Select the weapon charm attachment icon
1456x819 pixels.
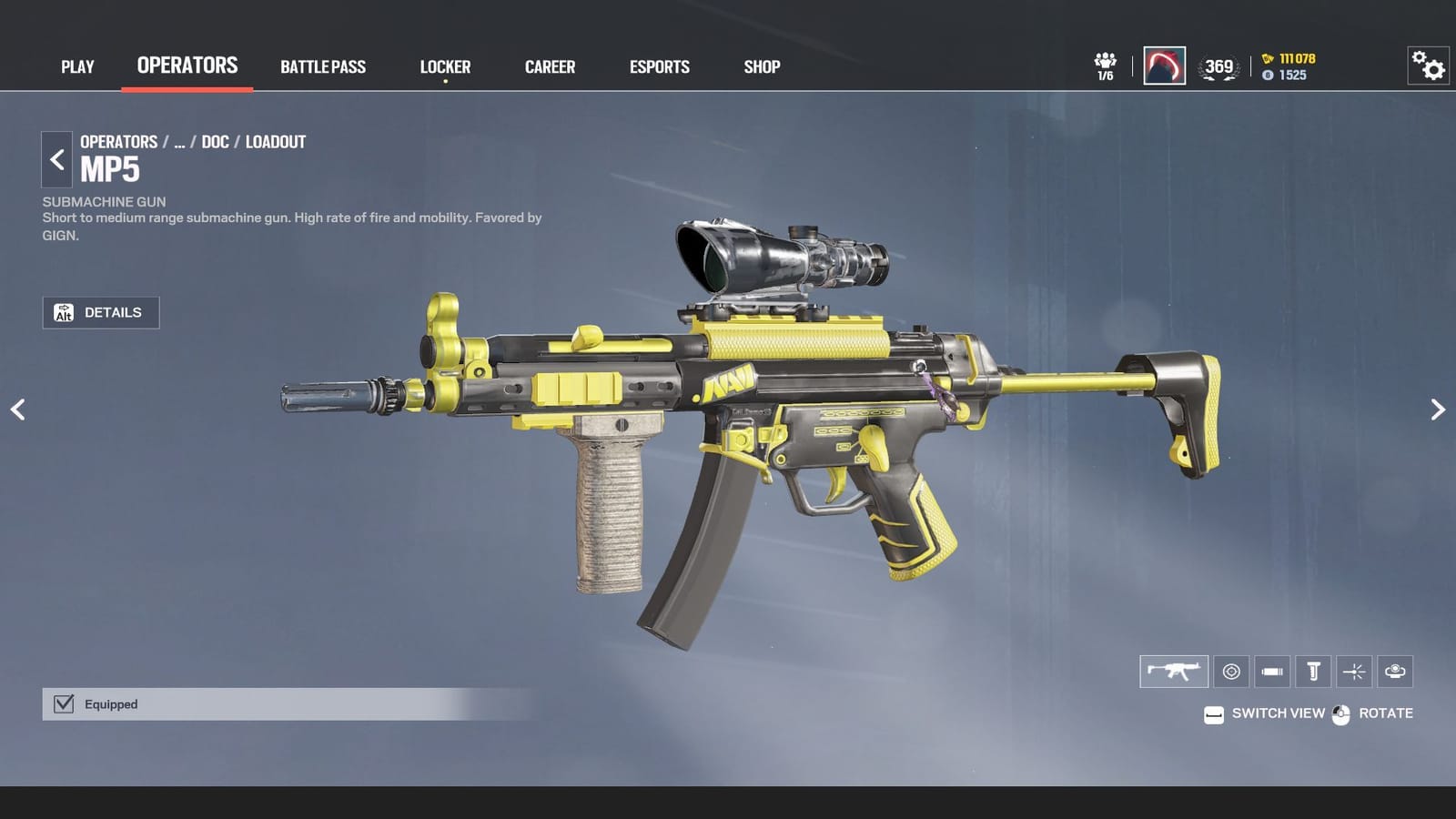1395,672
